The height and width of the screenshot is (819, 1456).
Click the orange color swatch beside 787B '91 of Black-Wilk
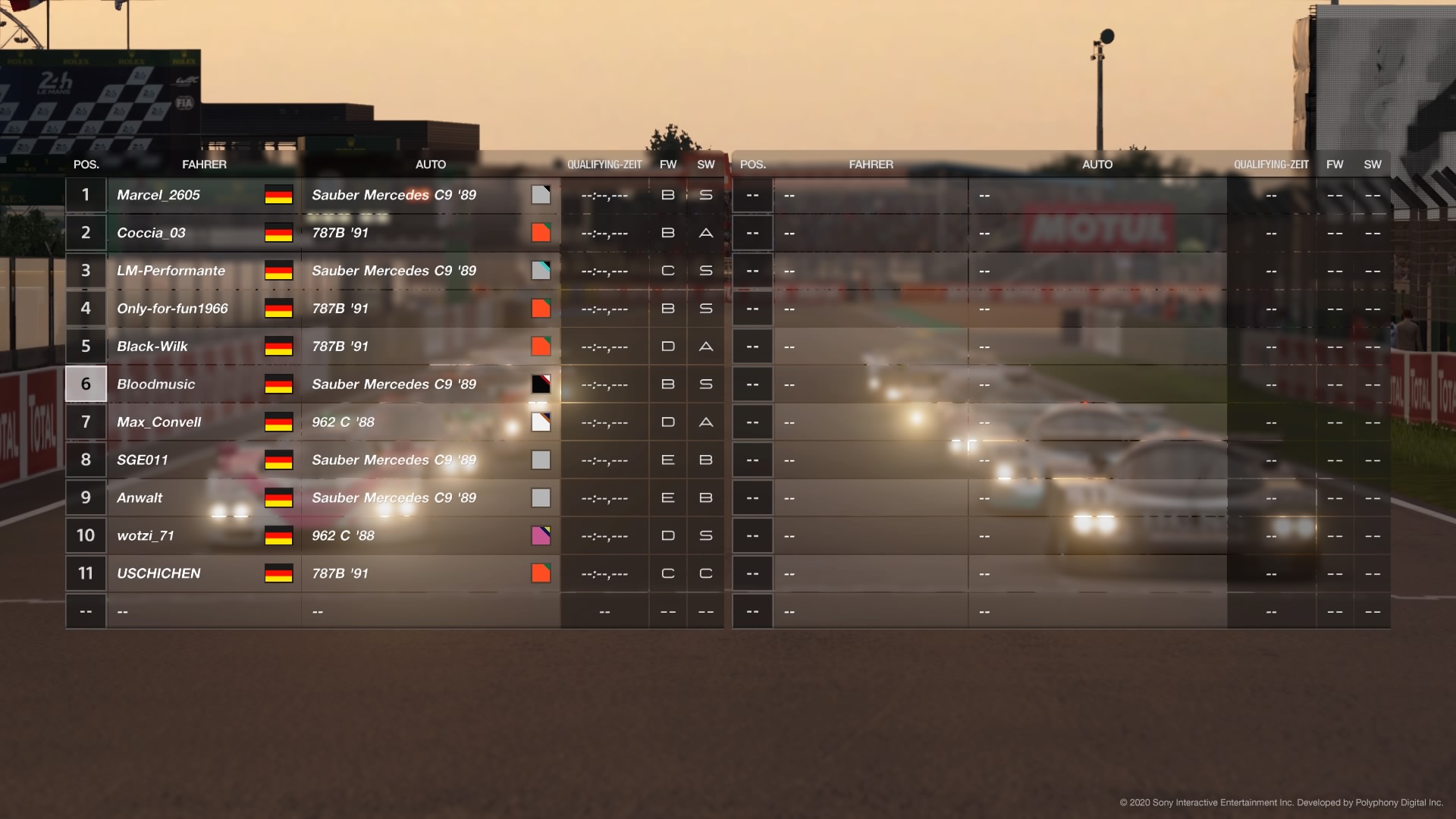coord(541,346)
